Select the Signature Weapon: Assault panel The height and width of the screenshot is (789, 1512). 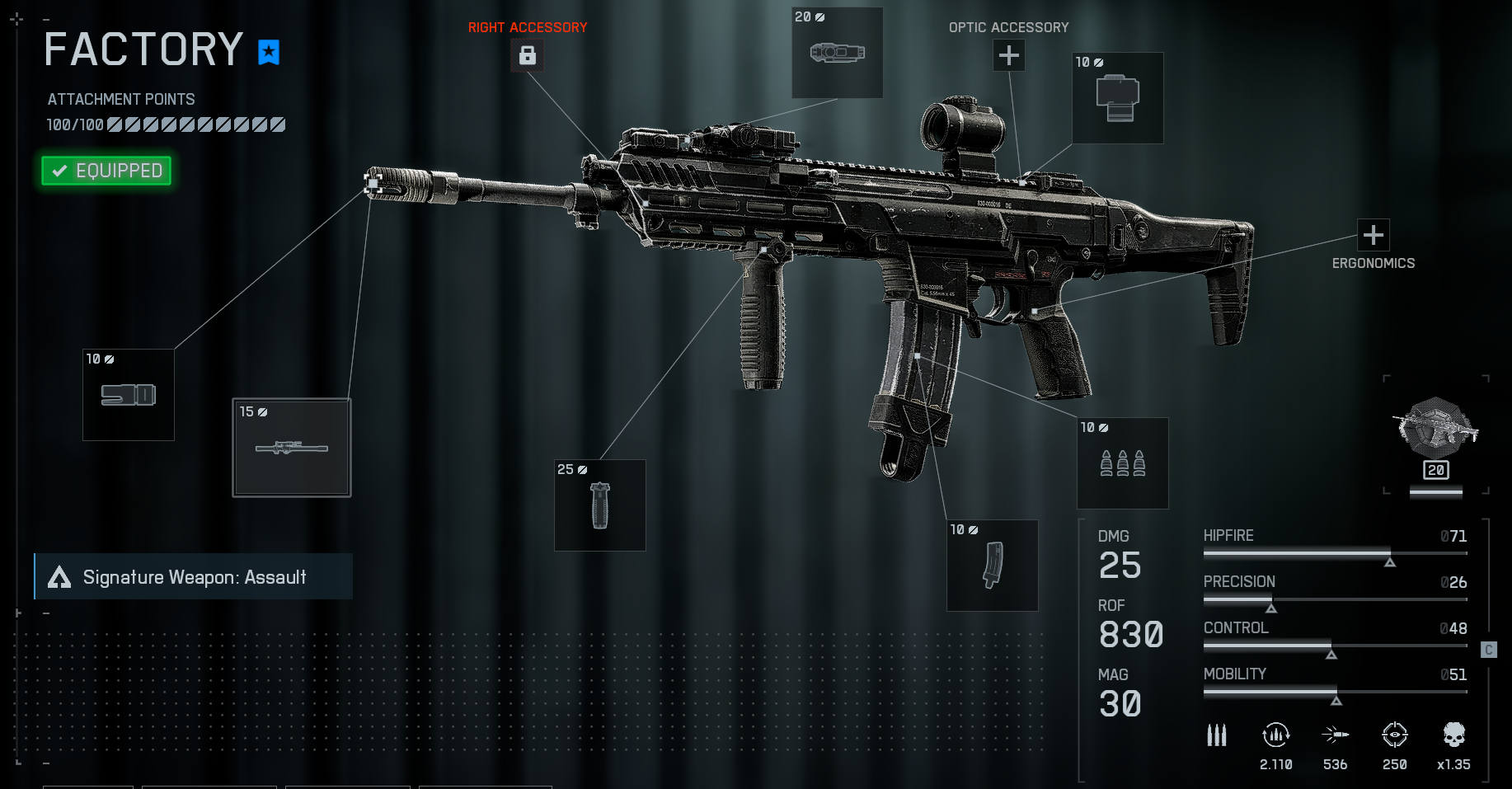point(194,577)
